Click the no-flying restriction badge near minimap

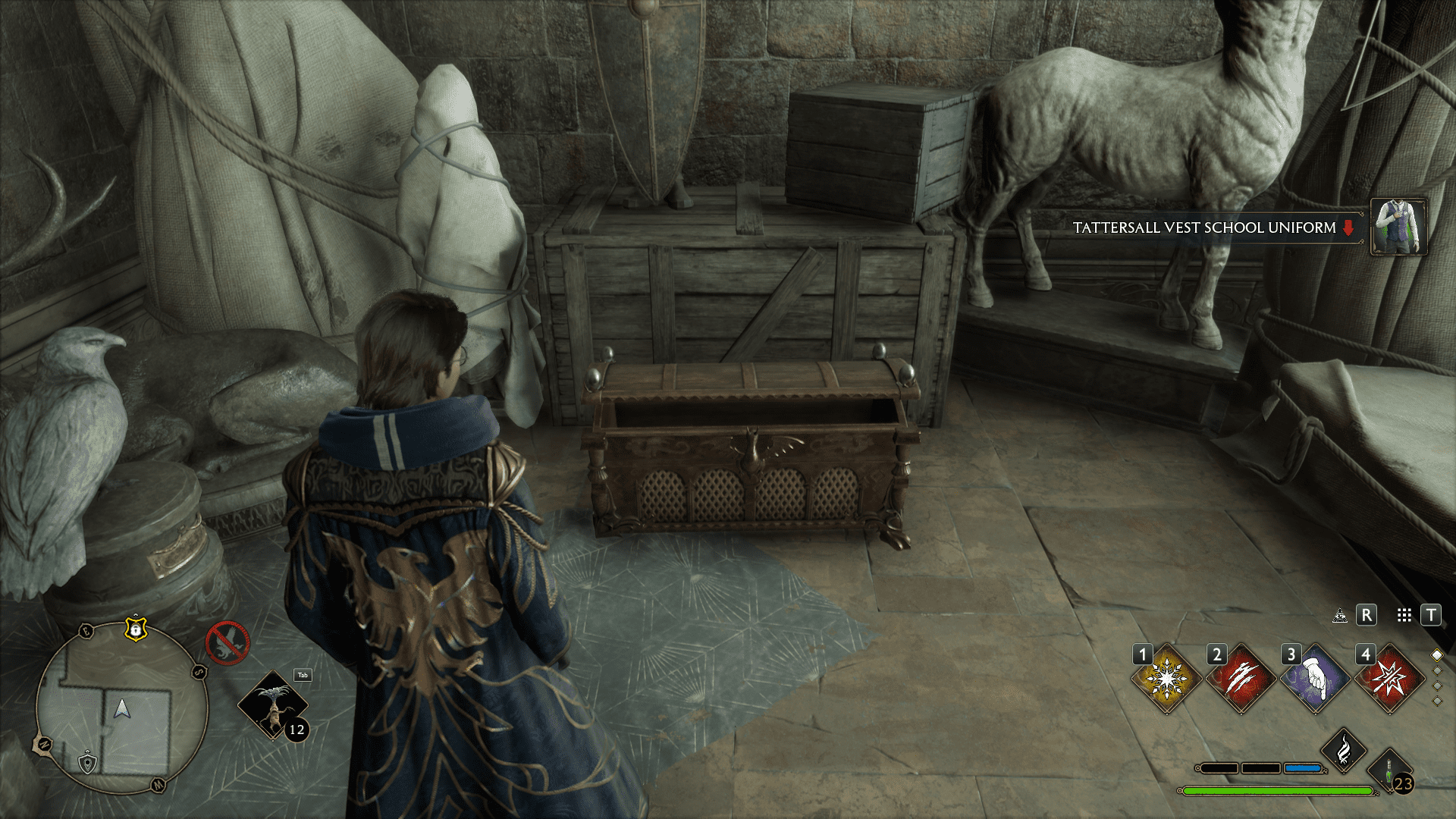[x=228, y=642]
